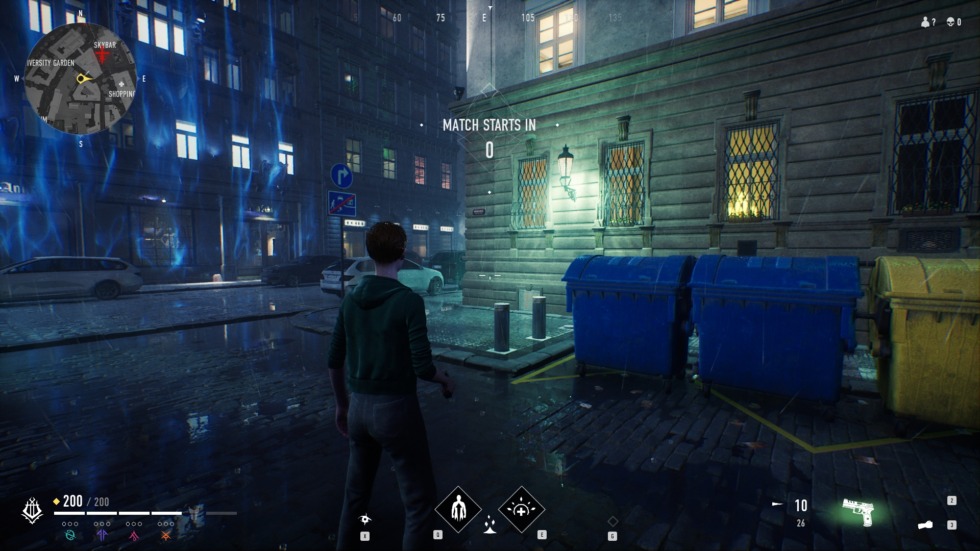Activate the healing burst ability diamond

[520, 507]
